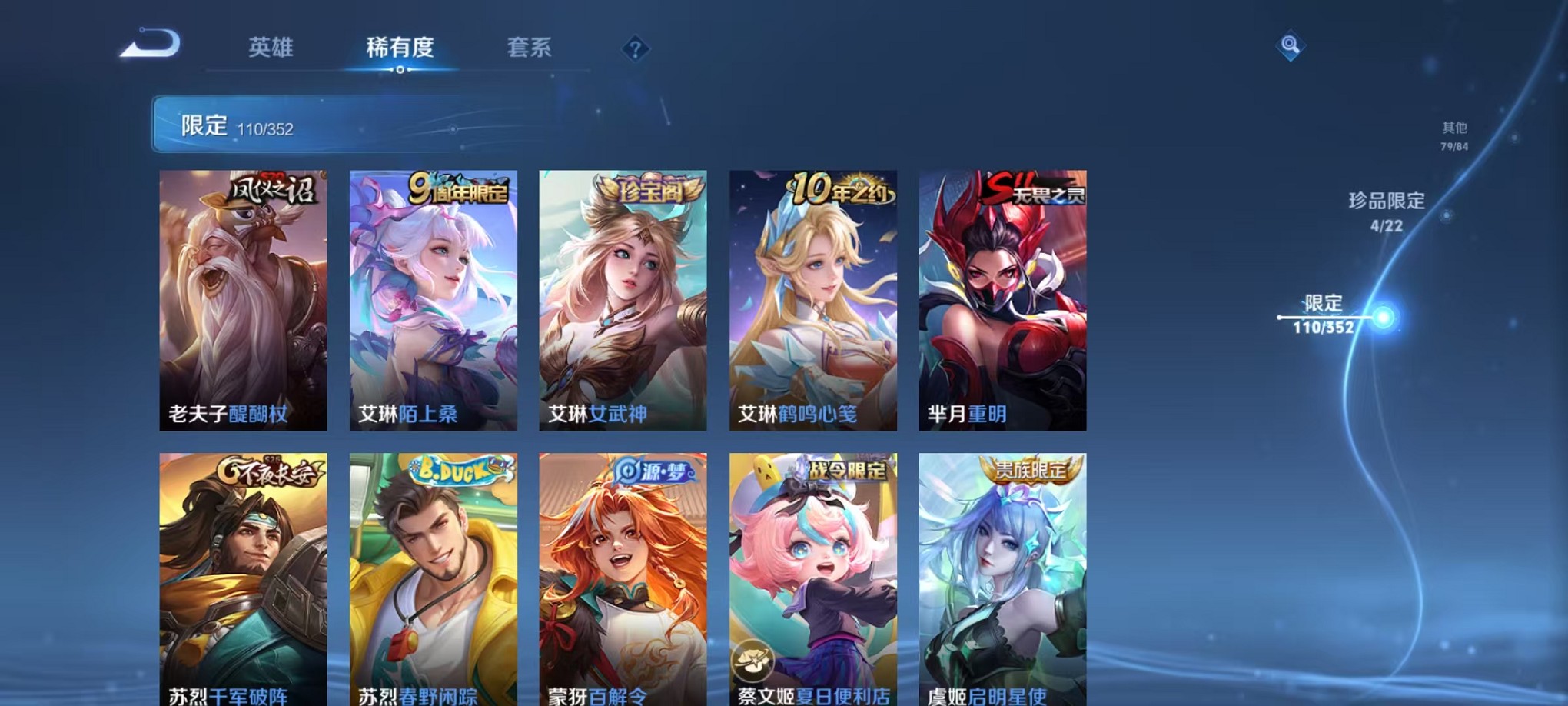The width and height of the screenshot is (1568, 706).
Task: Select the 芈月重明 skin thumbnail
Action: pos(1001,296)
